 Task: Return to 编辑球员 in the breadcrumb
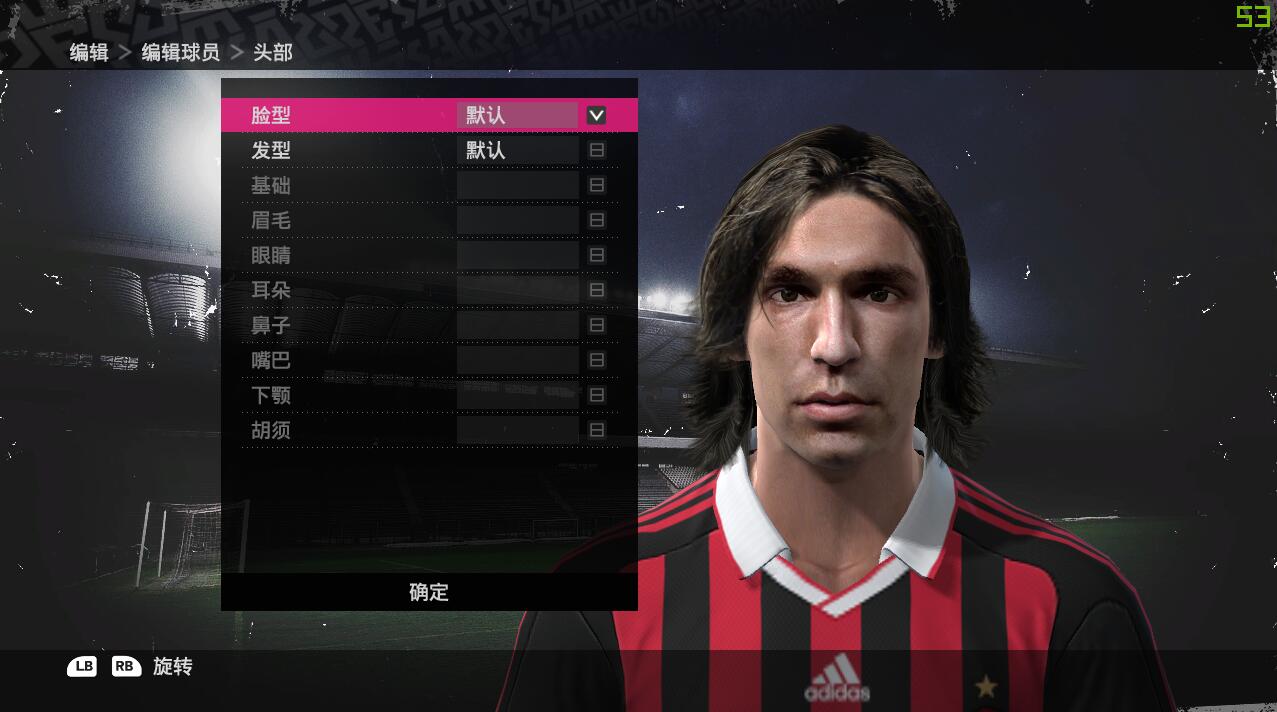coord(180,52)
